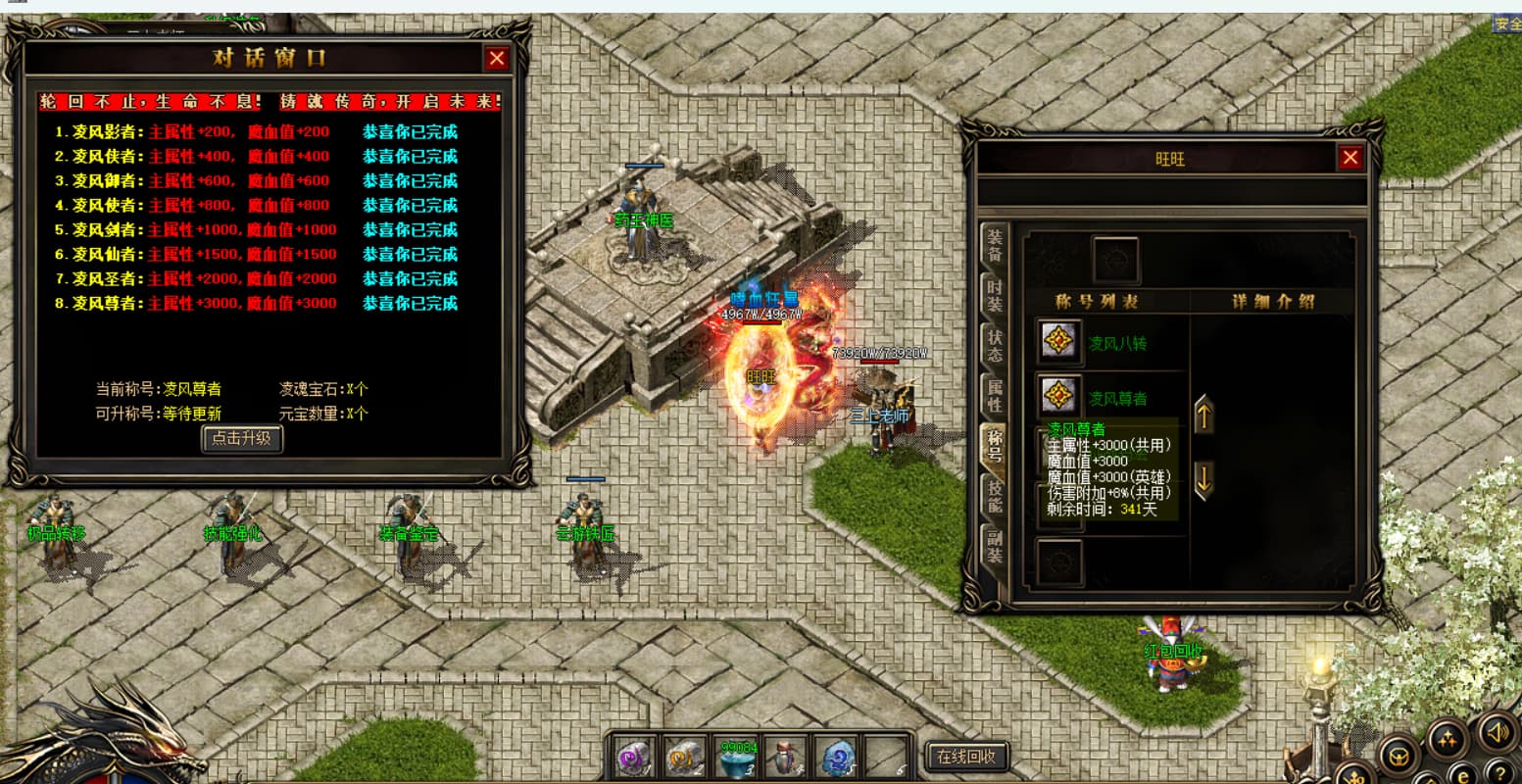Viewport: 1522px width, 784px height.
Task: Select the 凌风尊者 title icon
Action: 1059,397
